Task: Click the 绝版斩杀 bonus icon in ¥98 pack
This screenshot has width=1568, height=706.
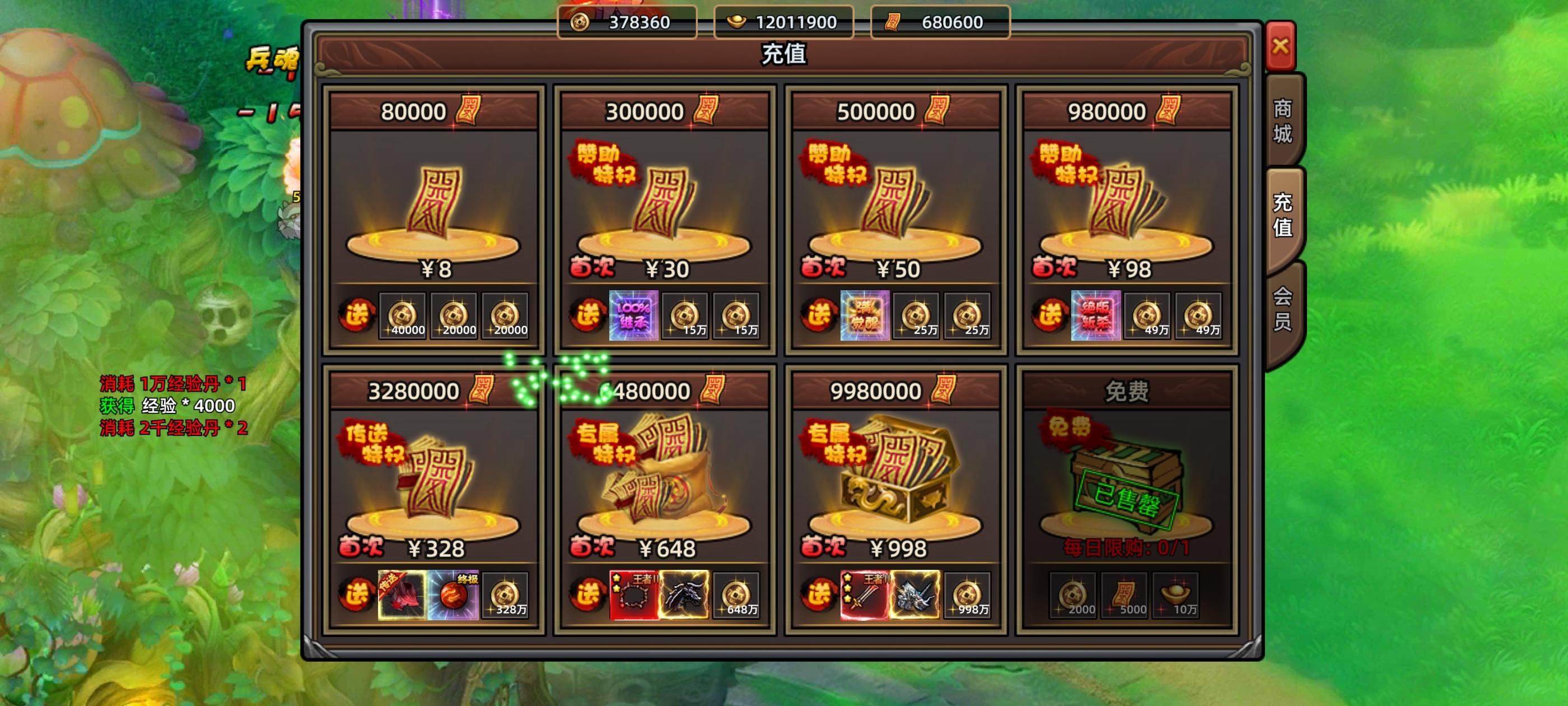Action: [x=1096, y=316]
